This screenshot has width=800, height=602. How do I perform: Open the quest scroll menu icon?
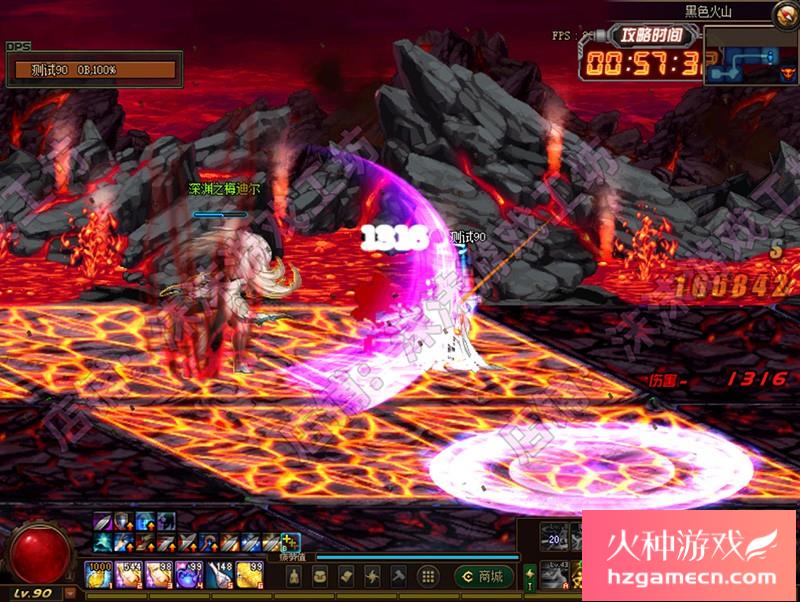pyautogui.click(x=346, y=576)
